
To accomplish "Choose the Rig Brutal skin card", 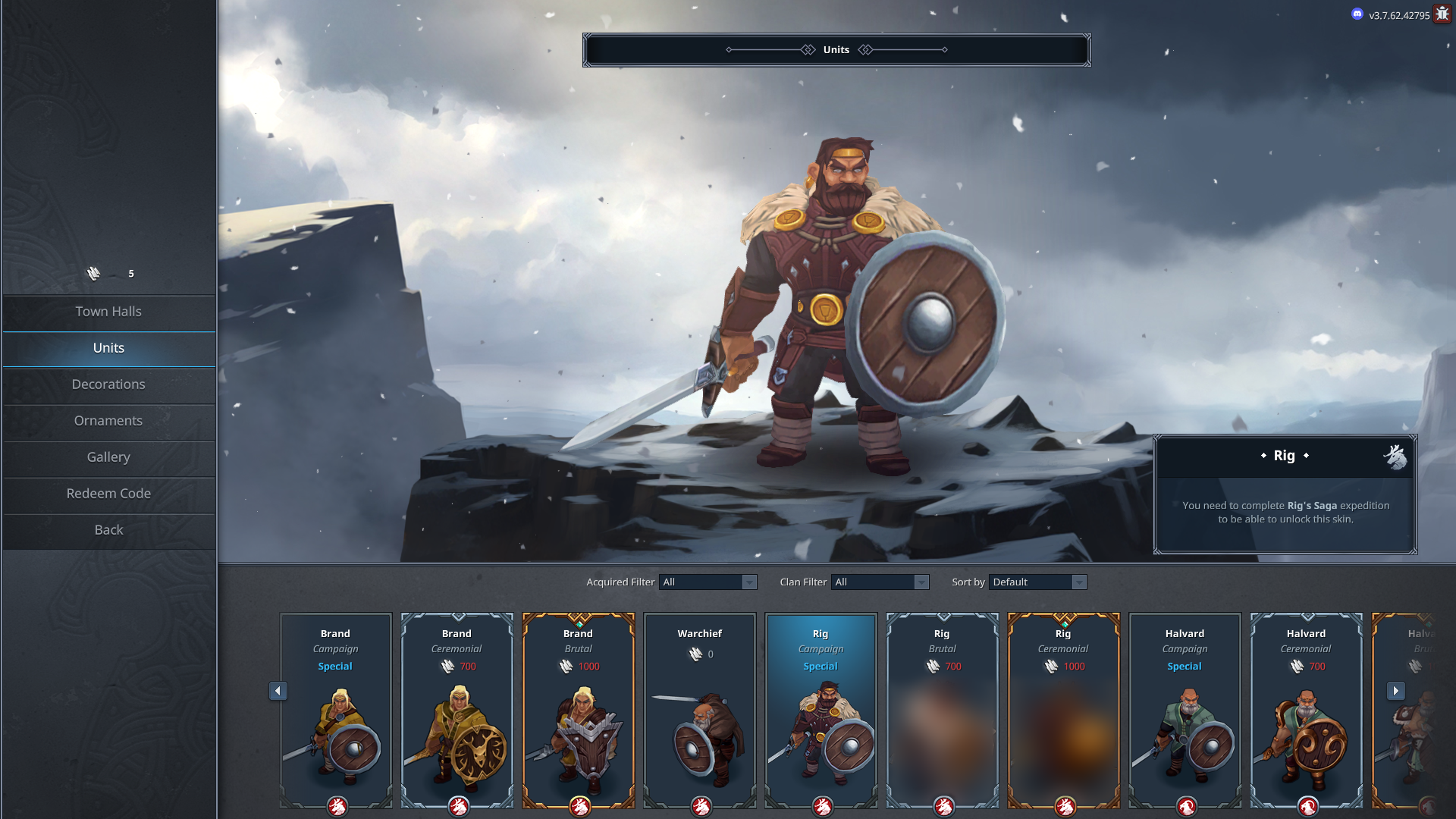I will 943,709.
